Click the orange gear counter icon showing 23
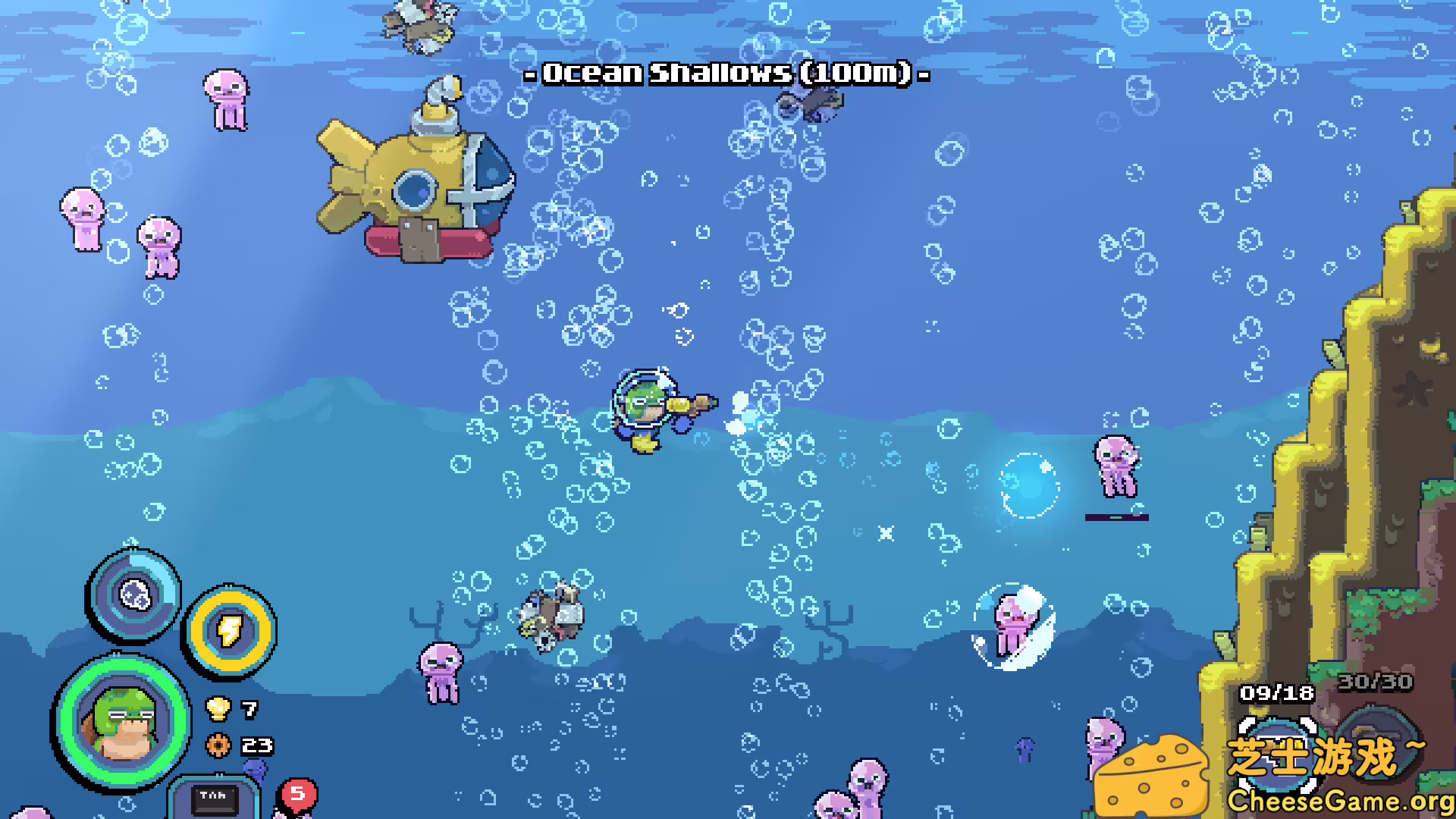The height and width of the screenshot is (819, 1456). click(219, 745)
